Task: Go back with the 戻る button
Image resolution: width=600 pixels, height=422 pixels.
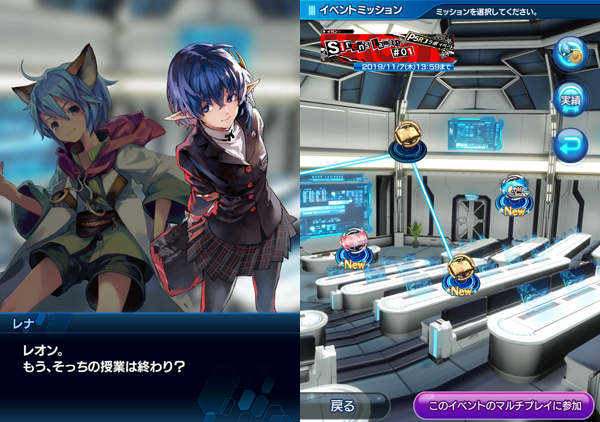Action: tap(343, 406)
